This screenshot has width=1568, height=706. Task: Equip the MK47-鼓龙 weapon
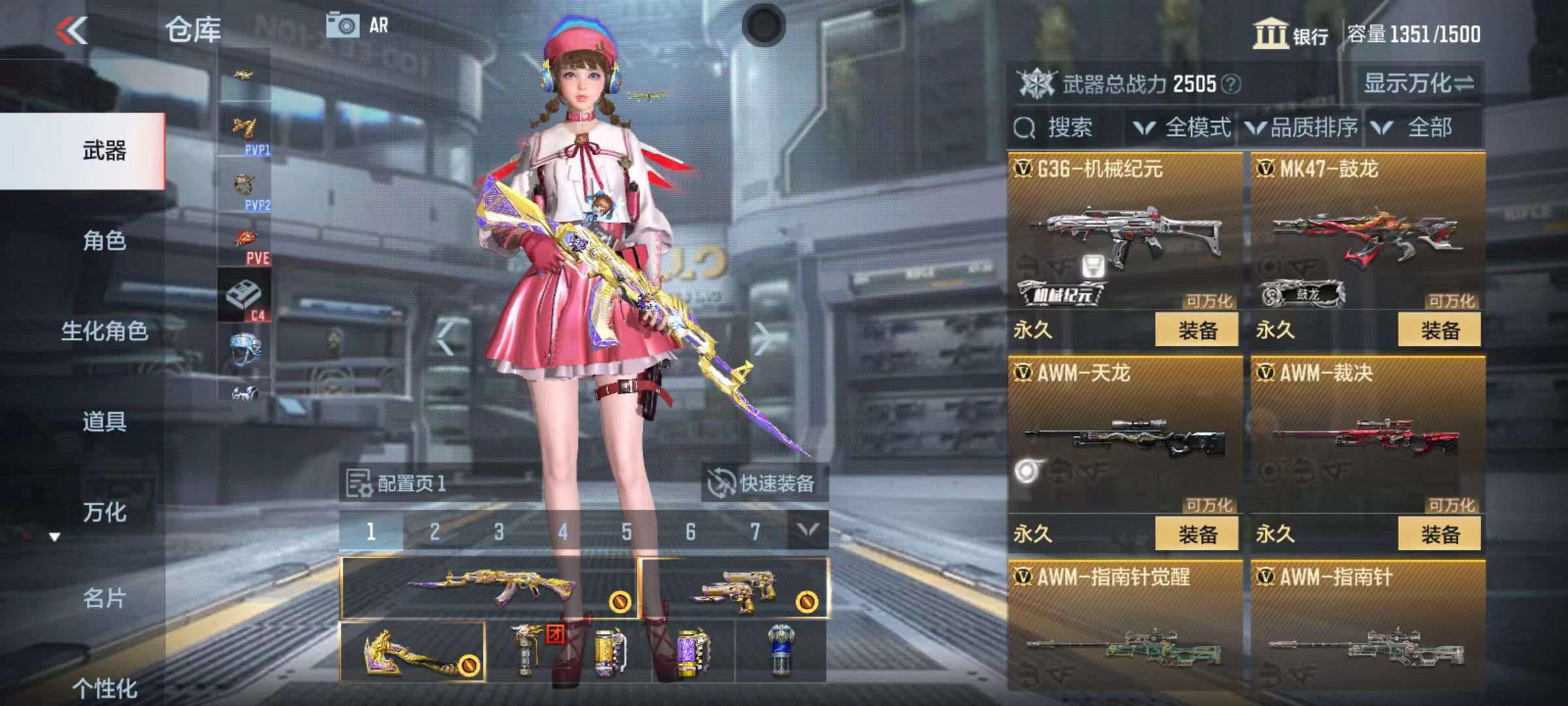1439,330
